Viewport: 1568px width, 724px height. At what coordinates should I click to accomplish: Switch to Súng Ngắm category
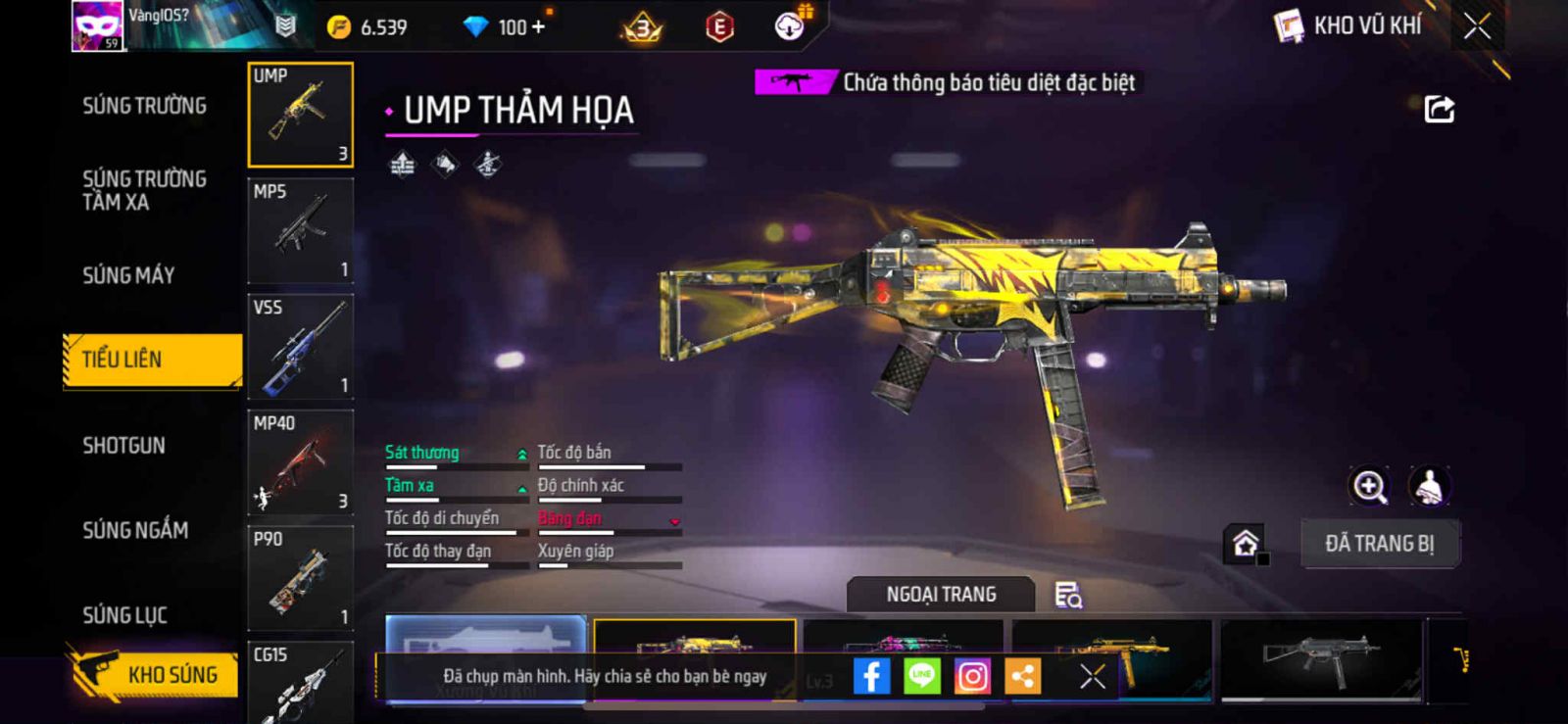coord(135,530)
